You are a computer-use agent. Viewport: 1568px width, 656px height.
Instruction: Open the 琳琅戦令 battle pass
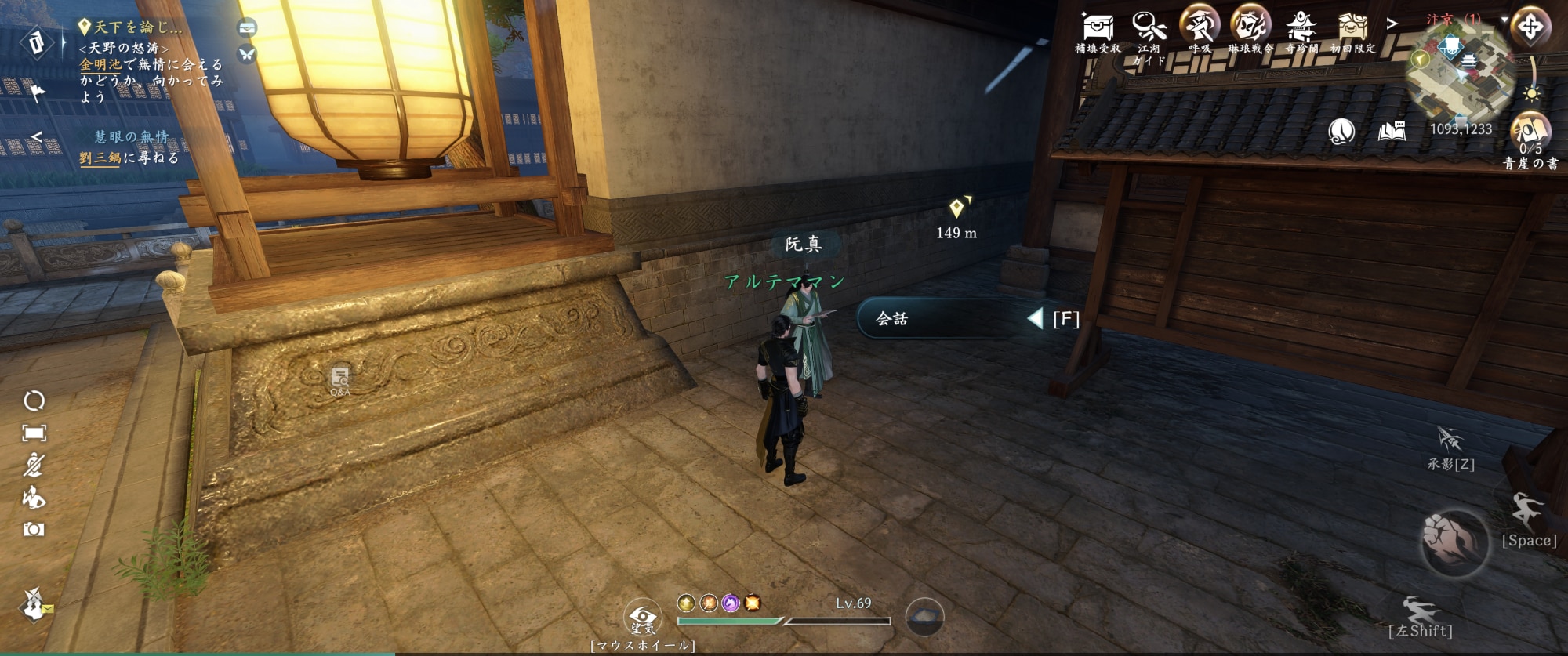pos(1250,25)
